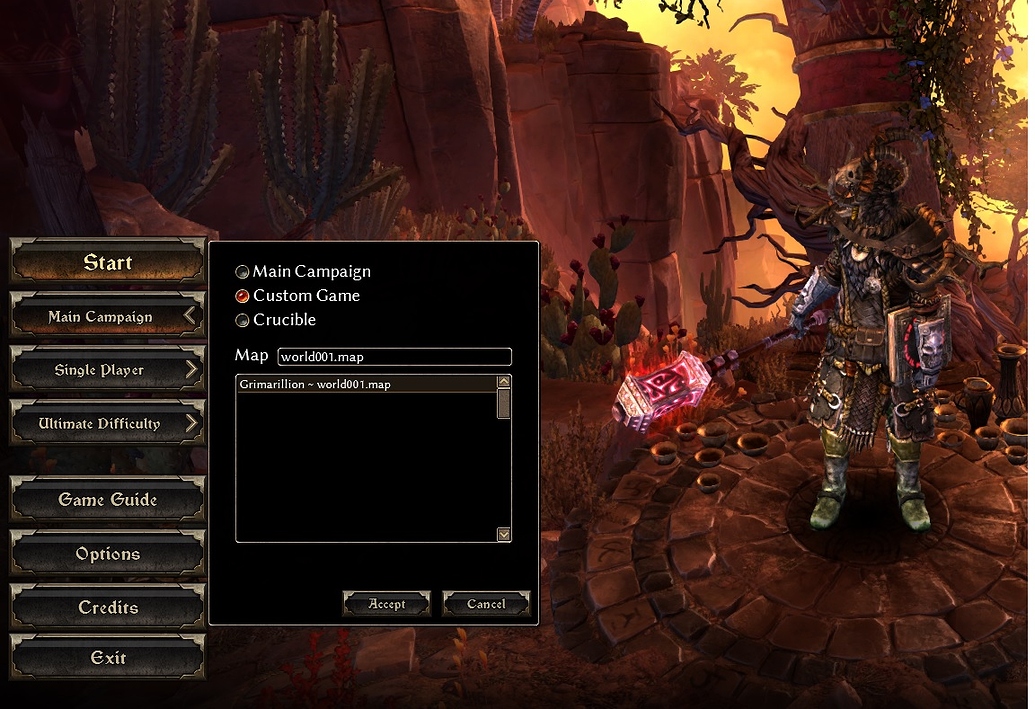Choose the Custom Game radio option
The height and width of the screenshot is (709, 1035).
point(243,296)
